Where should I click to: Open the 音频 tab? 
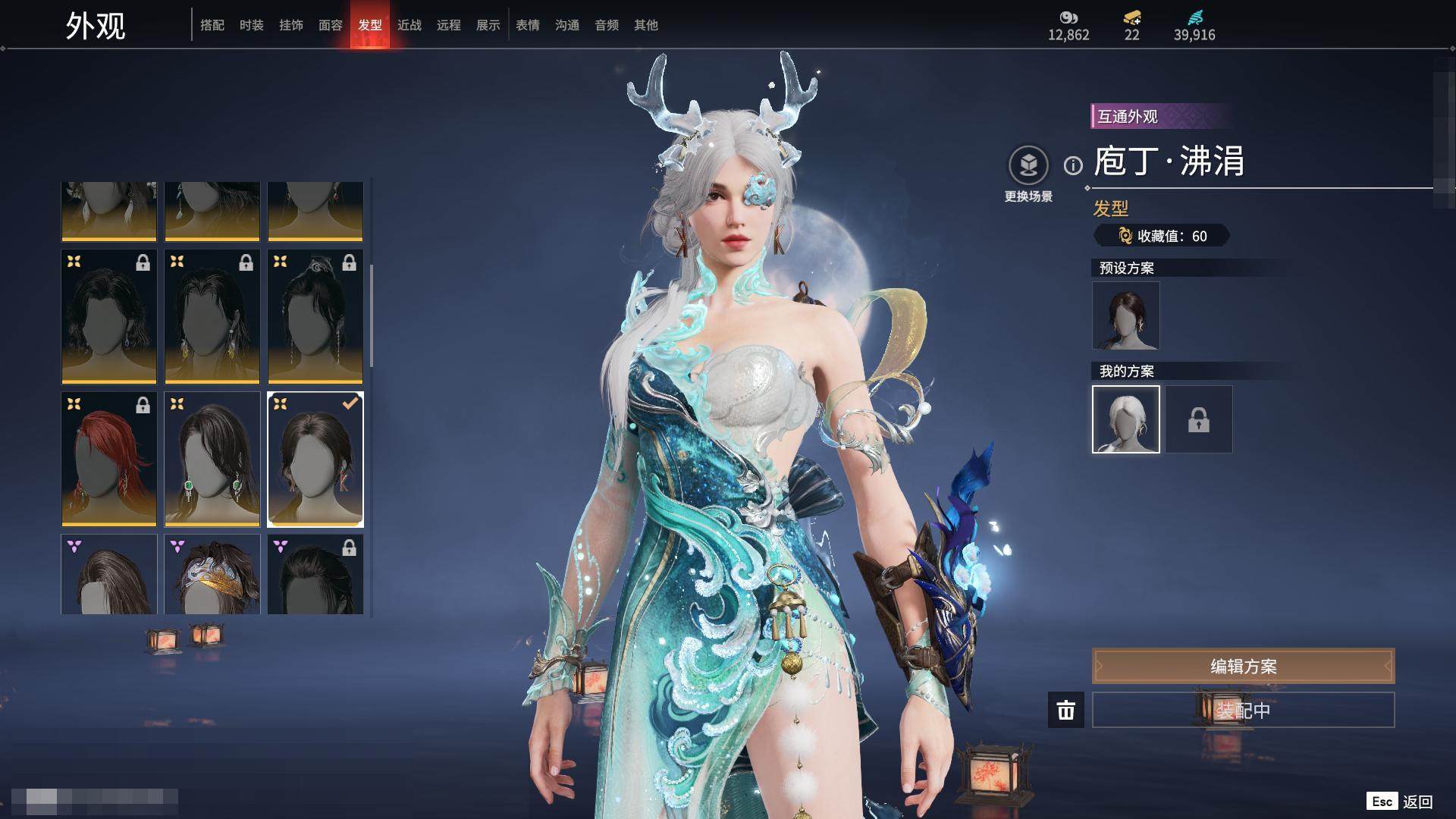point(607,25)
